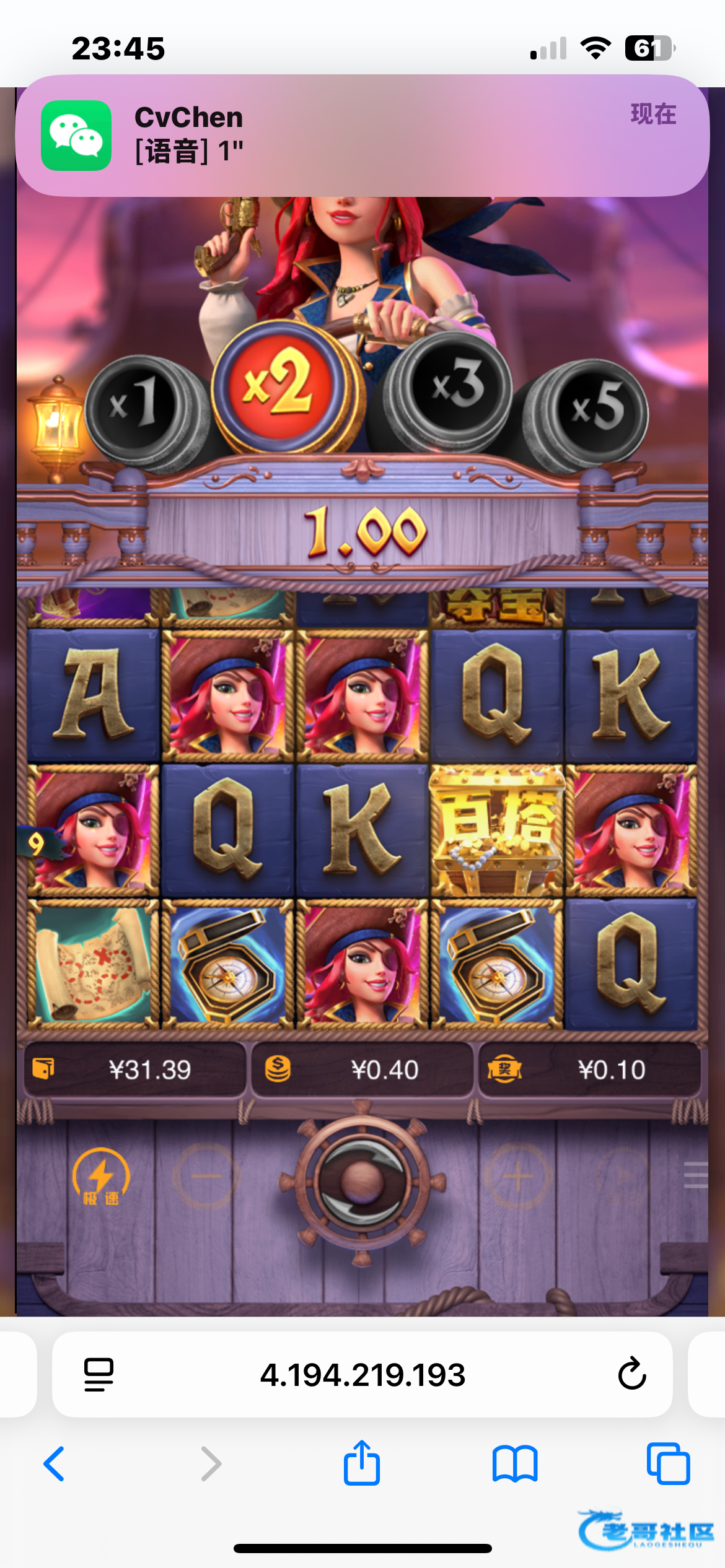Reload the page in the browser

click(631, 1374)
